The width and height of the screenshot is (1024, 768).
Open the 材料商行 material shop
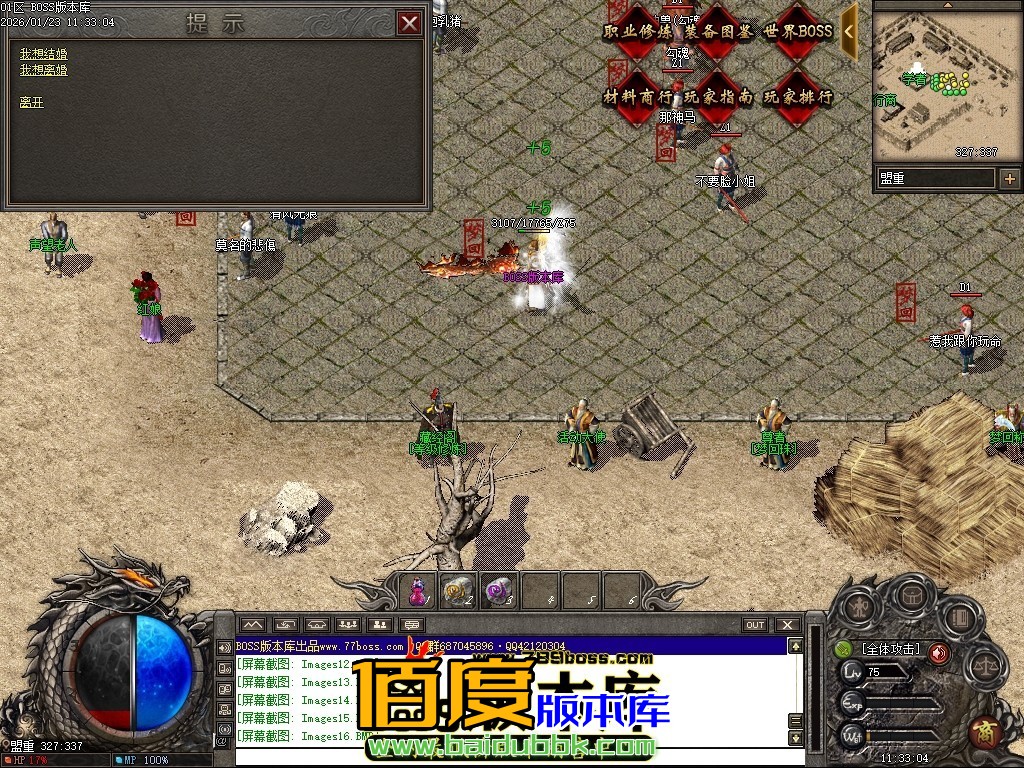(x=635, y=97)
